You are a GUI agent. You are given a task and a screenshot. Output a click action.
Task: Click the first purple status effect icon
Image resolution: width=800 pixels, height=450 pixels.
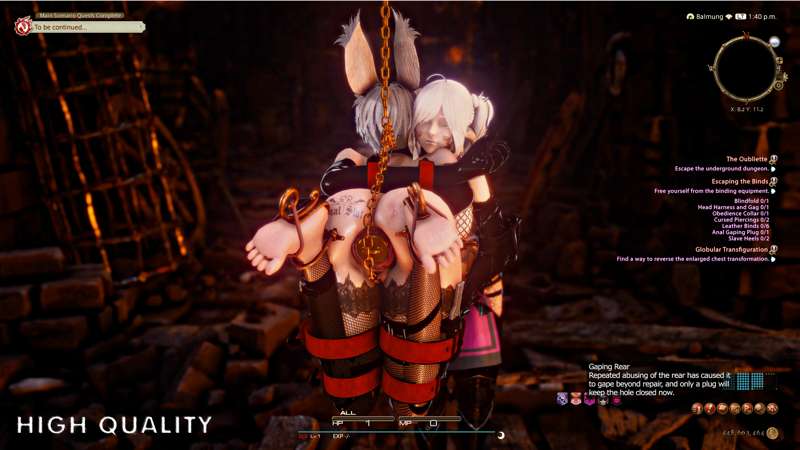pos(563,399)
